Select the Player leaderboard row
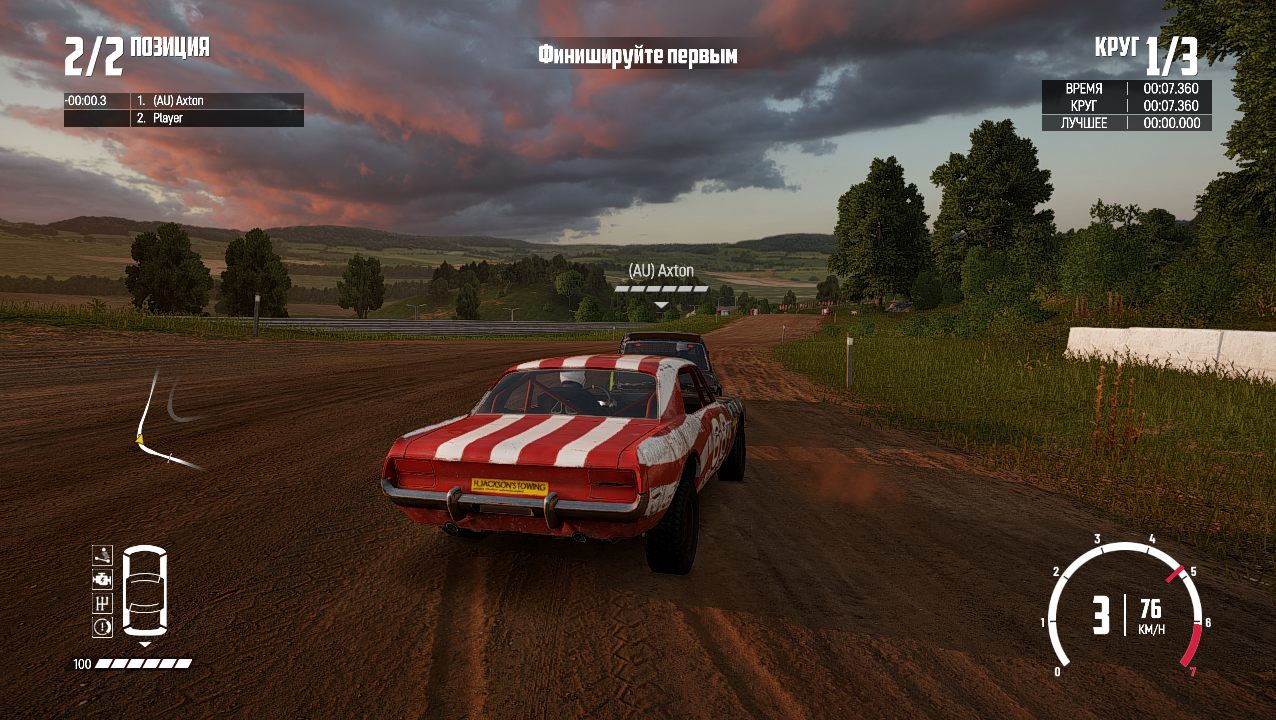 184,118
